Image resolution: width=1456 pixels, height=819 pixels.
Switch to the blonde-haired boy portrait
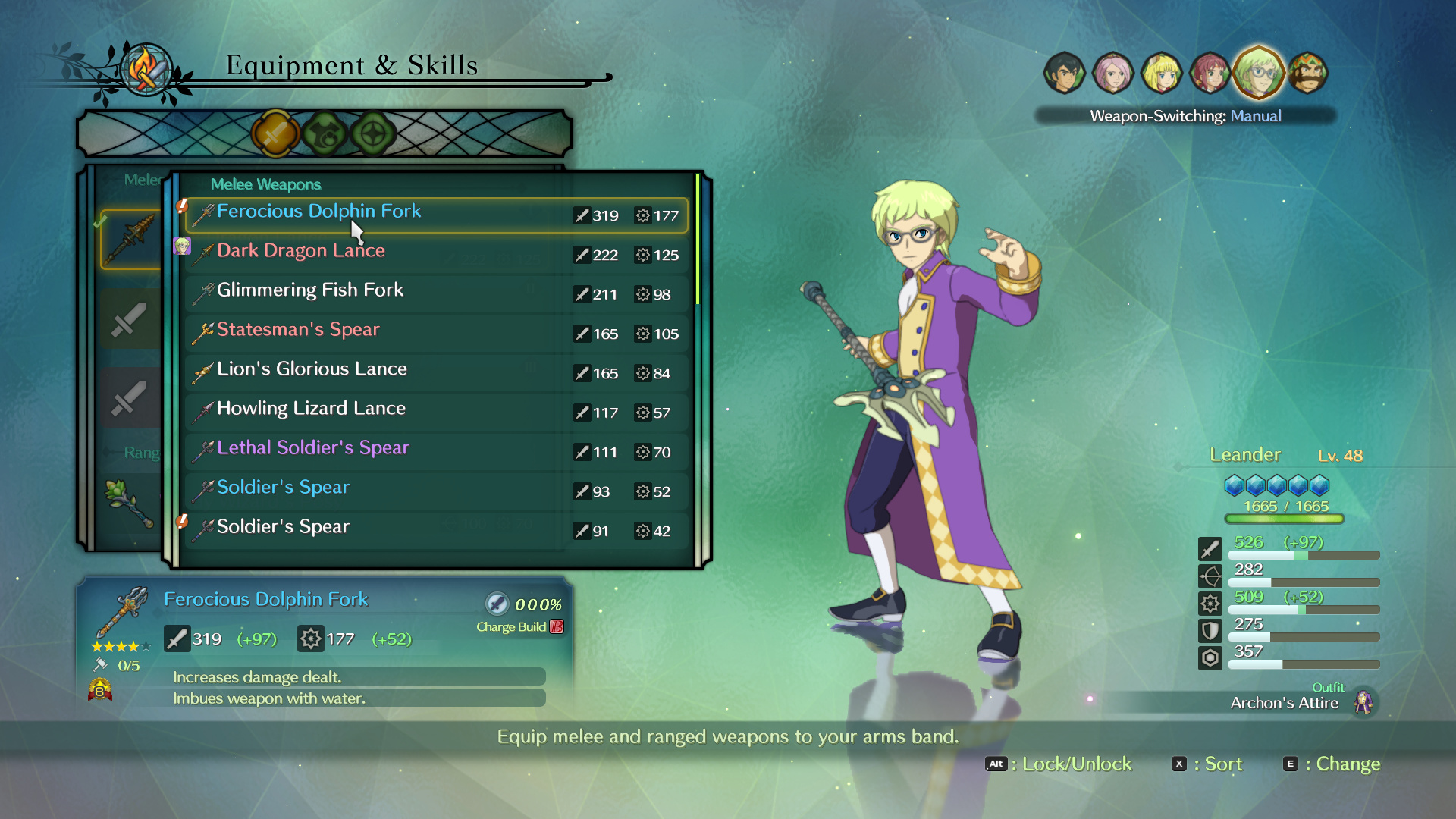[1161, 74]
